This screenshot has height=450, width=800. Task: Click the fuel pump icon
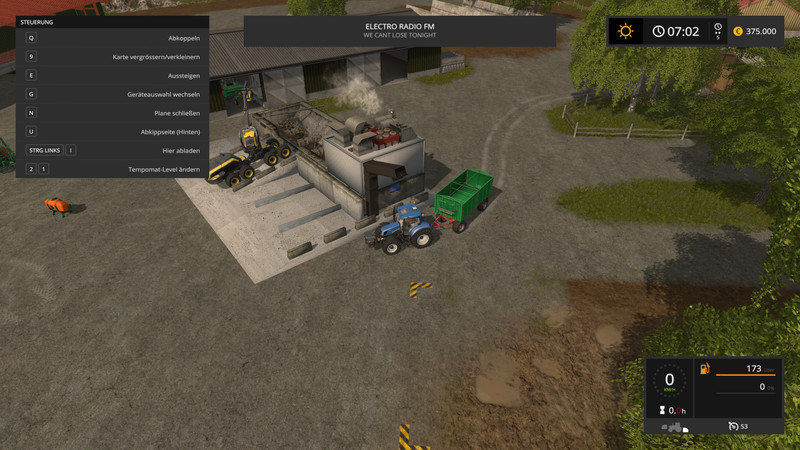pyautogui.click(x=705, y=369)
